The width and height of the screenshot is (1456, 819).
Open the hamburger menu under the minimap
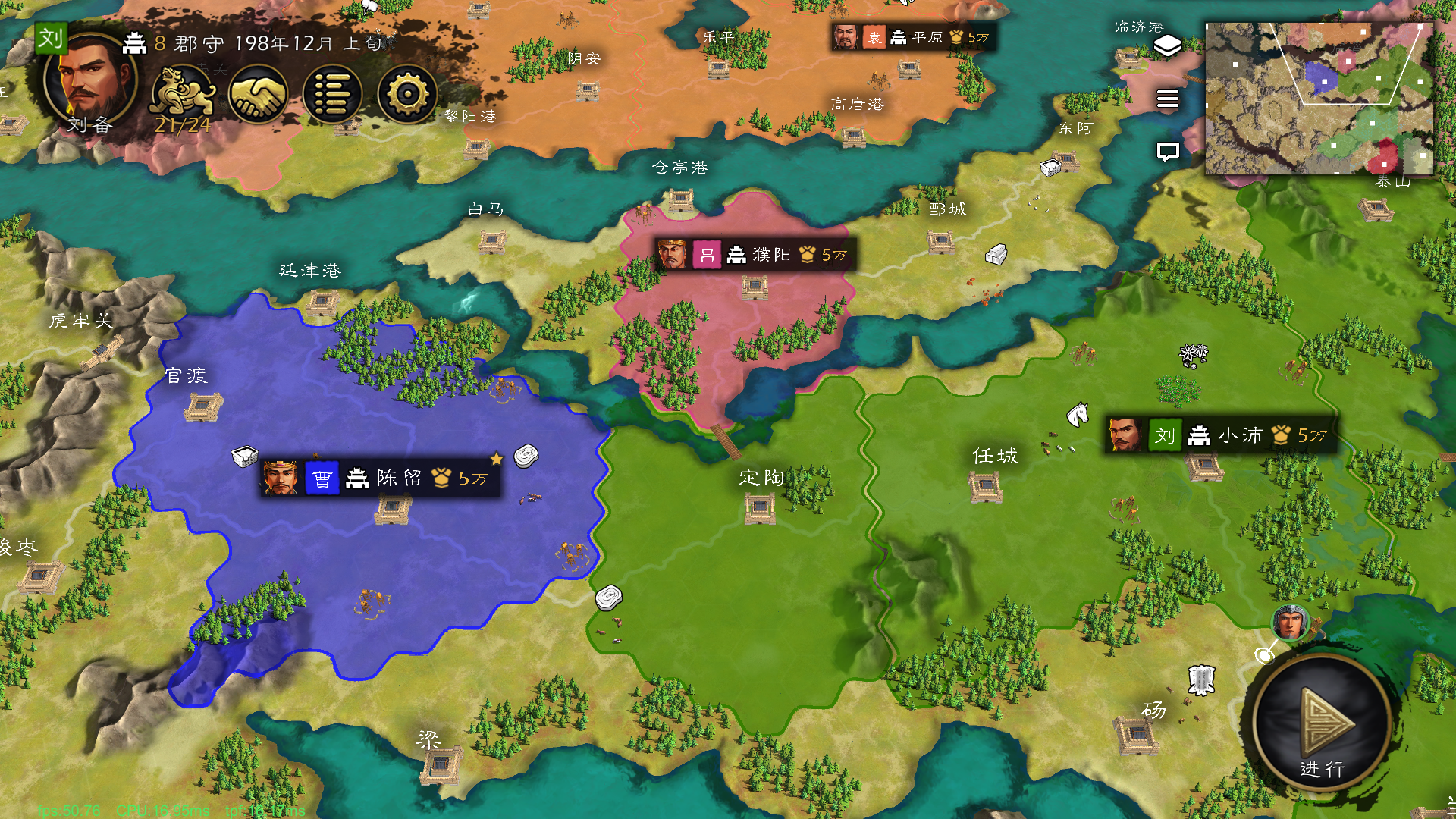click(1167, 99)
